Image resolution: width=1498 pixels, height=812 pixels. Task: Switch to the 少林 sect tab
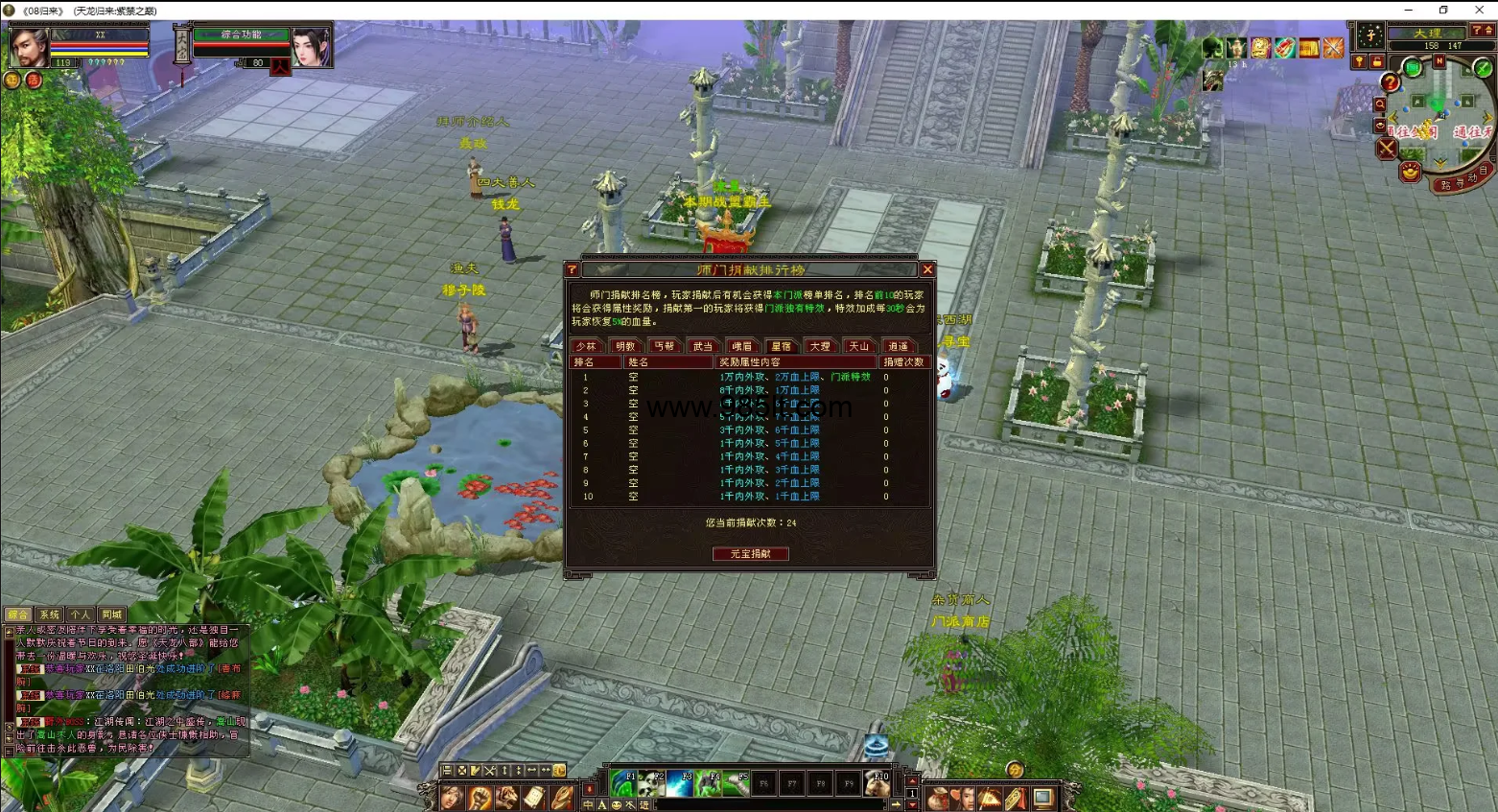pyautogui.click(x=586, y=346)
